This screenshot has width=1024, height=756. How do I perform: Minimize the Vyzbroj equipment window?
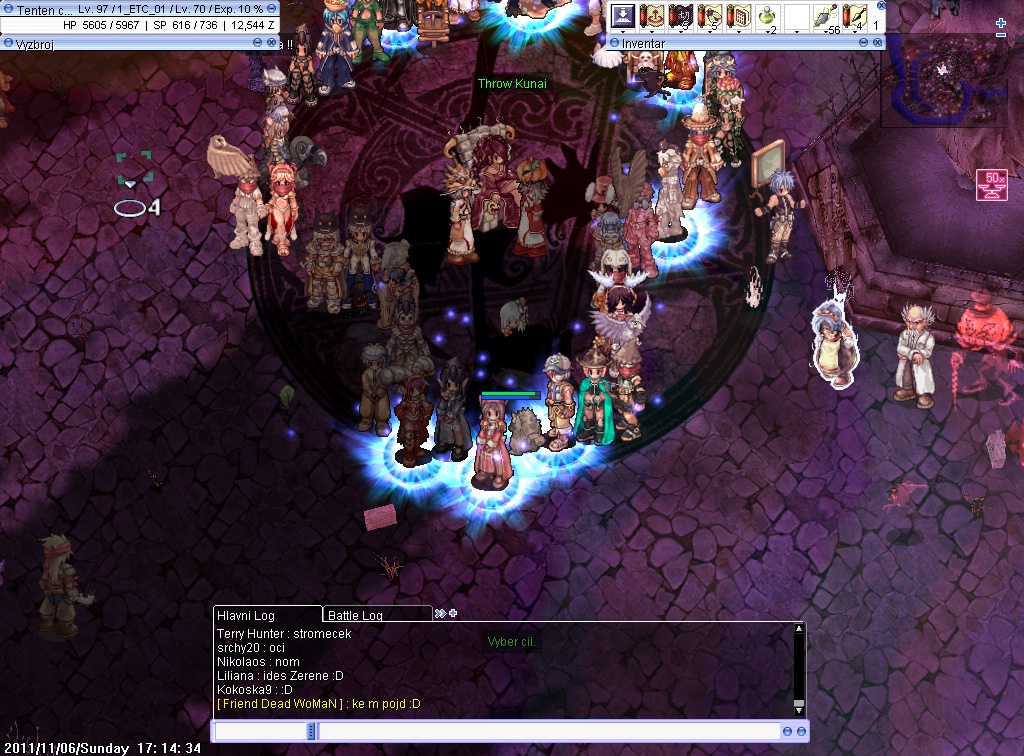[258, 42]
